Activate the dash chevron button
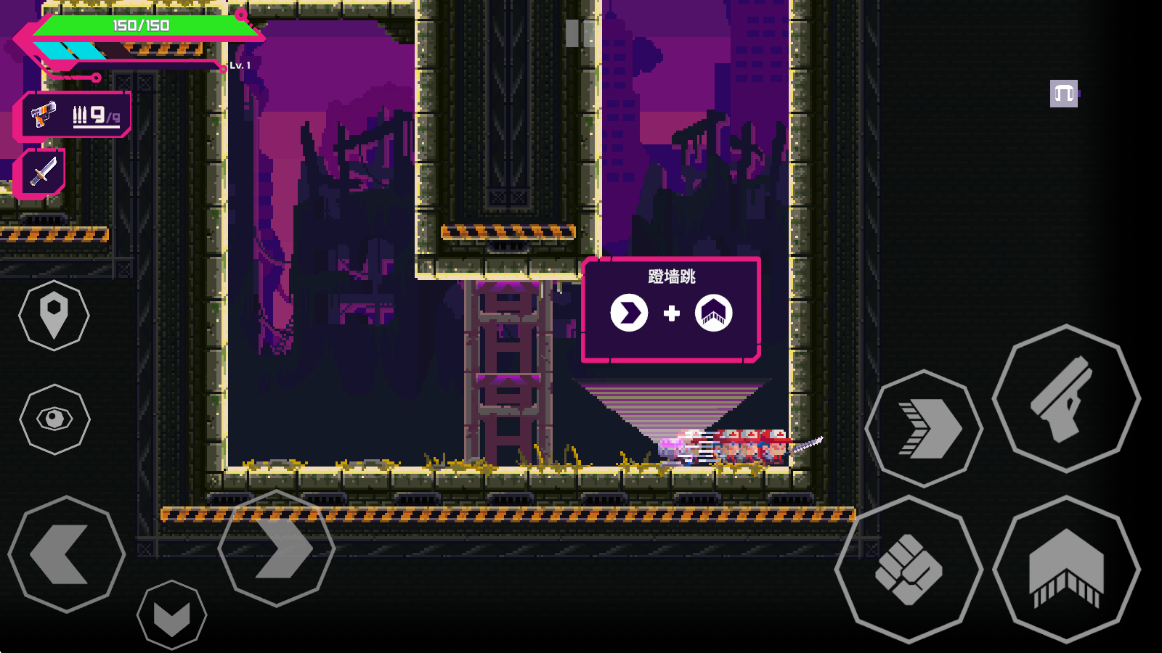The width and height of the screenshot is (1162, 653). (924, 429)
